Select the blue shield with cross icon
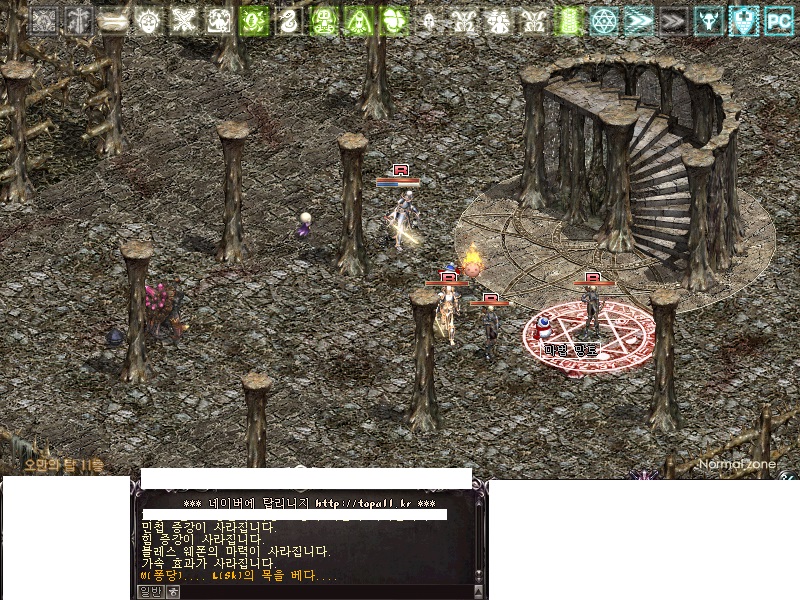Screen dimensions: 800x600 [x=743, y=19]
